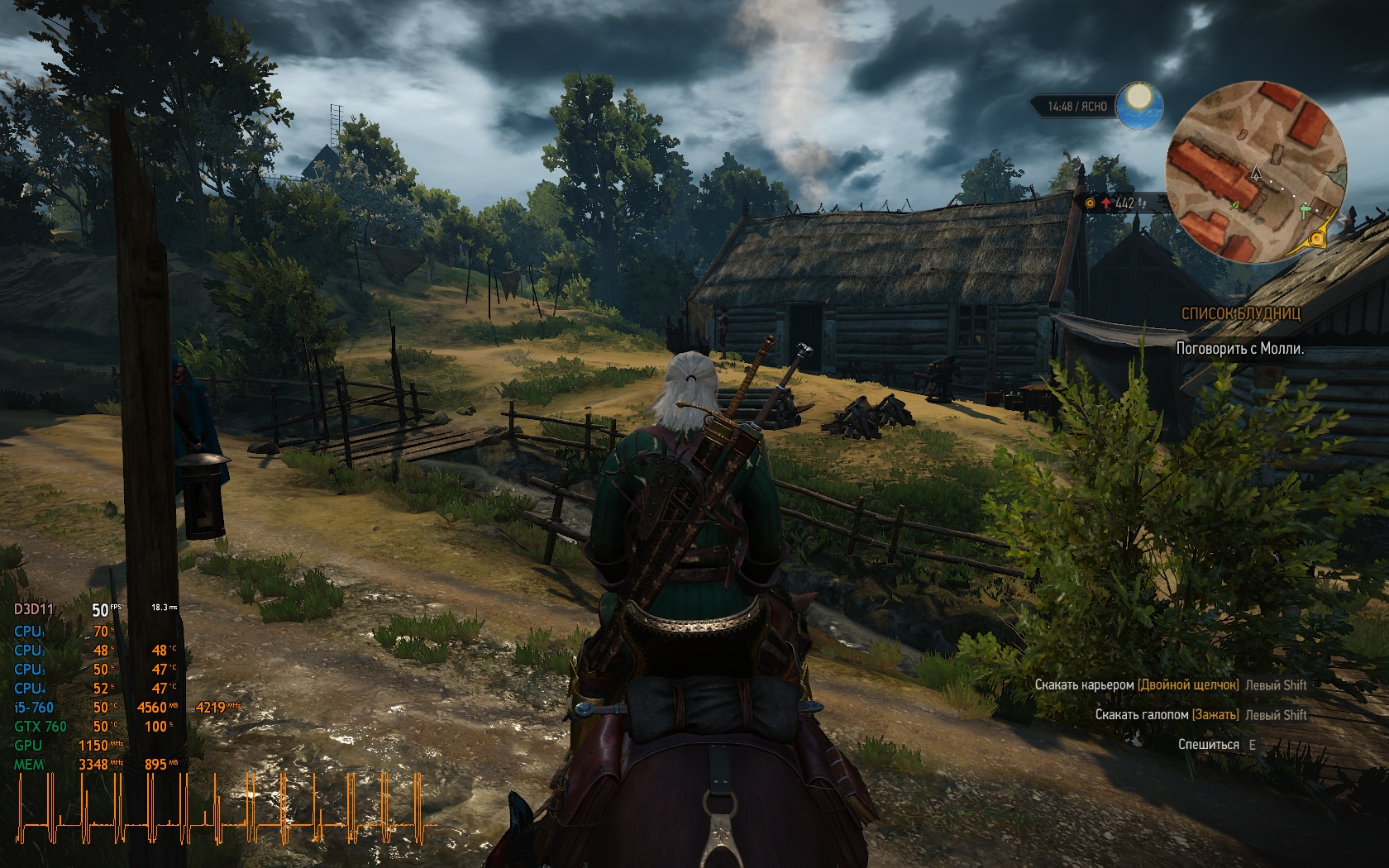Select the tracked quest title СПИСОК БЛУДНИЦ
This screenshot has width=1389, height=868.
point(1240,313)
